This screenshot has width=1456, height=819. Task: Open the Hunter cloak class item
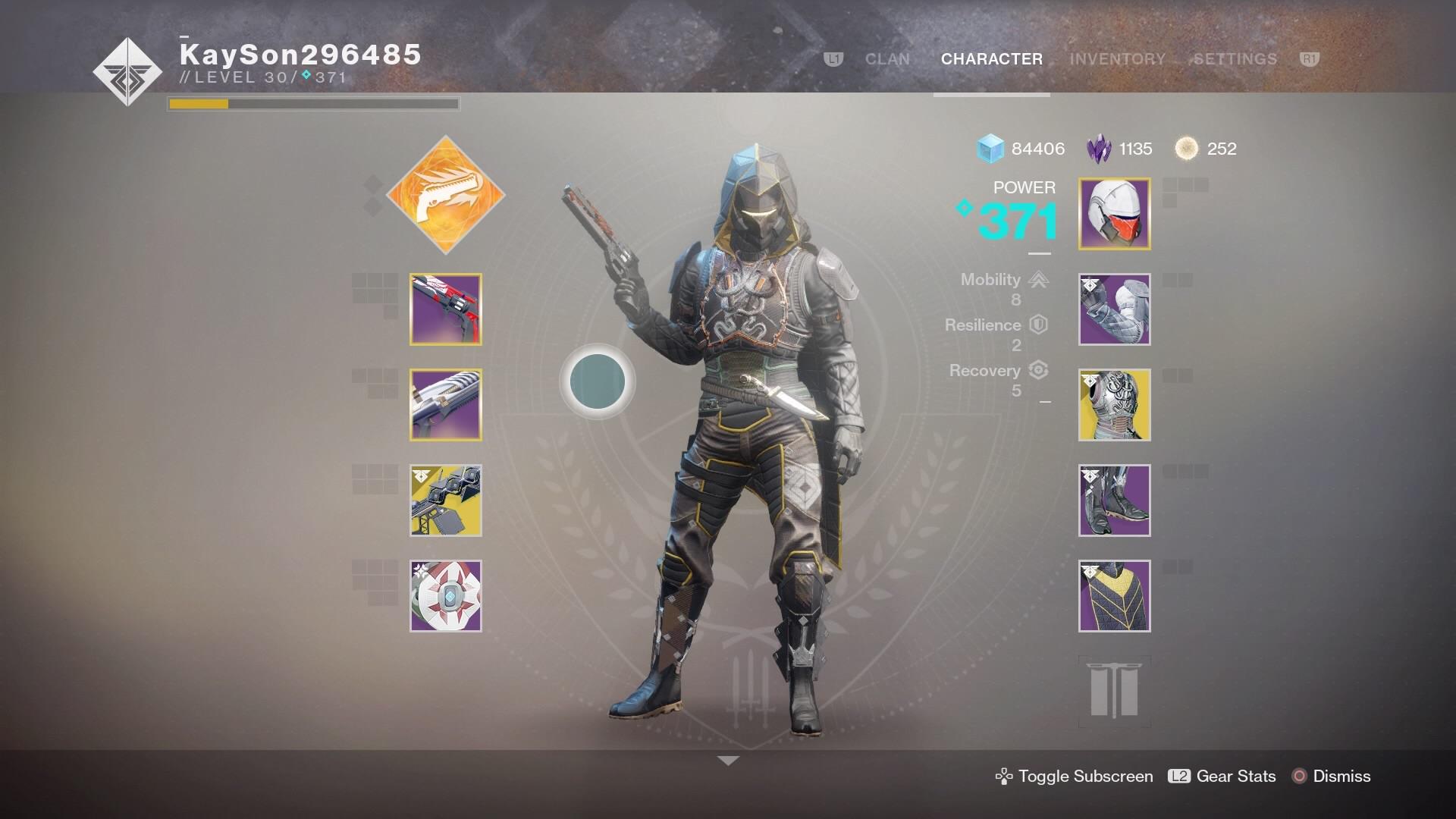pyautogui.click(x=1114, y=595)
